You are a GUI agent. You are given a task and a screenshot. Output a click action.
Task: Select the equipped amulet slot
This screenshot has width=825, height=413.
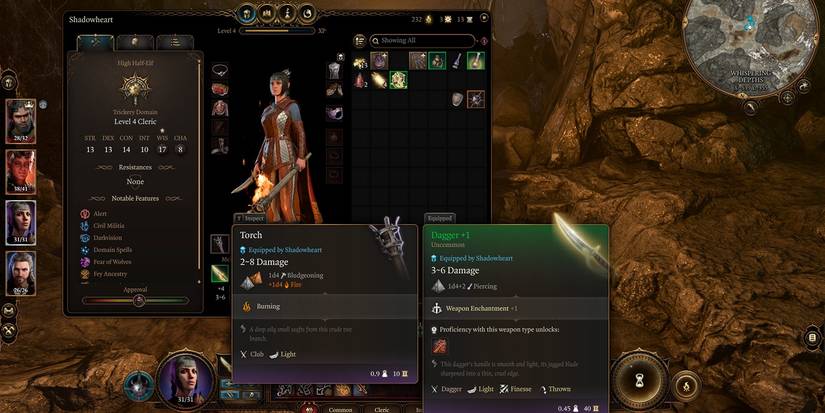coord(220,69)
